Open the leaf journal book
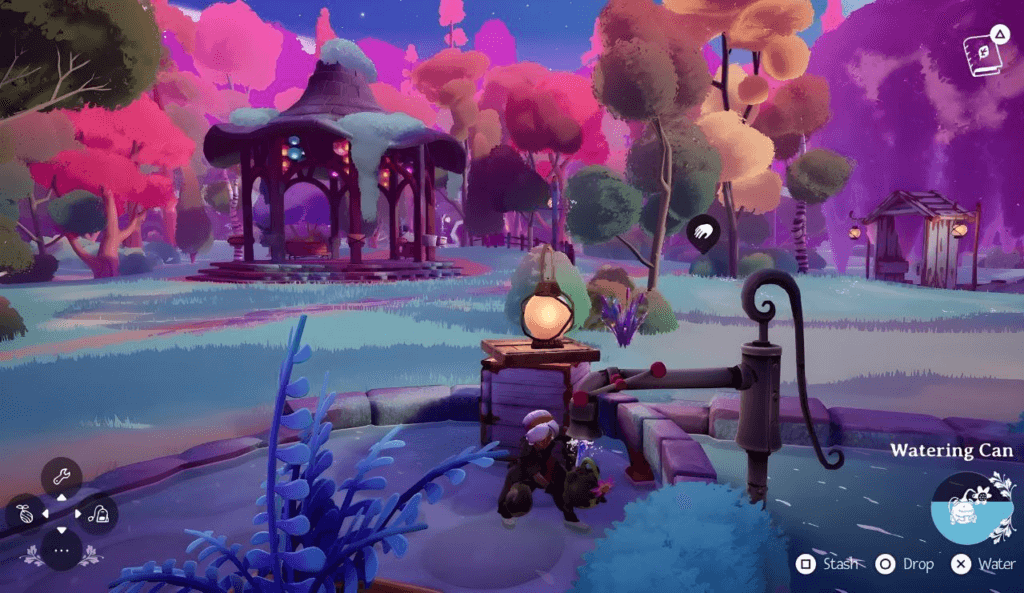The height and width of the screenshot is (593, 1024). 981,51
